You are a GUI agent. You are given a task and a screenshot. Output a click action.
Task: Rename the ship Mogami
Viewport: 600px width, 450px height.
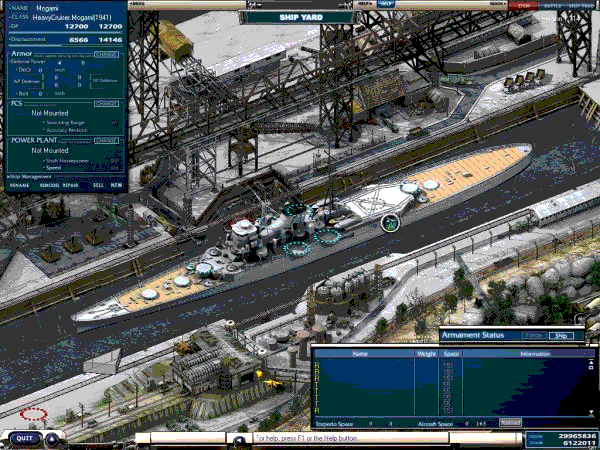click(x=19, y=185)
